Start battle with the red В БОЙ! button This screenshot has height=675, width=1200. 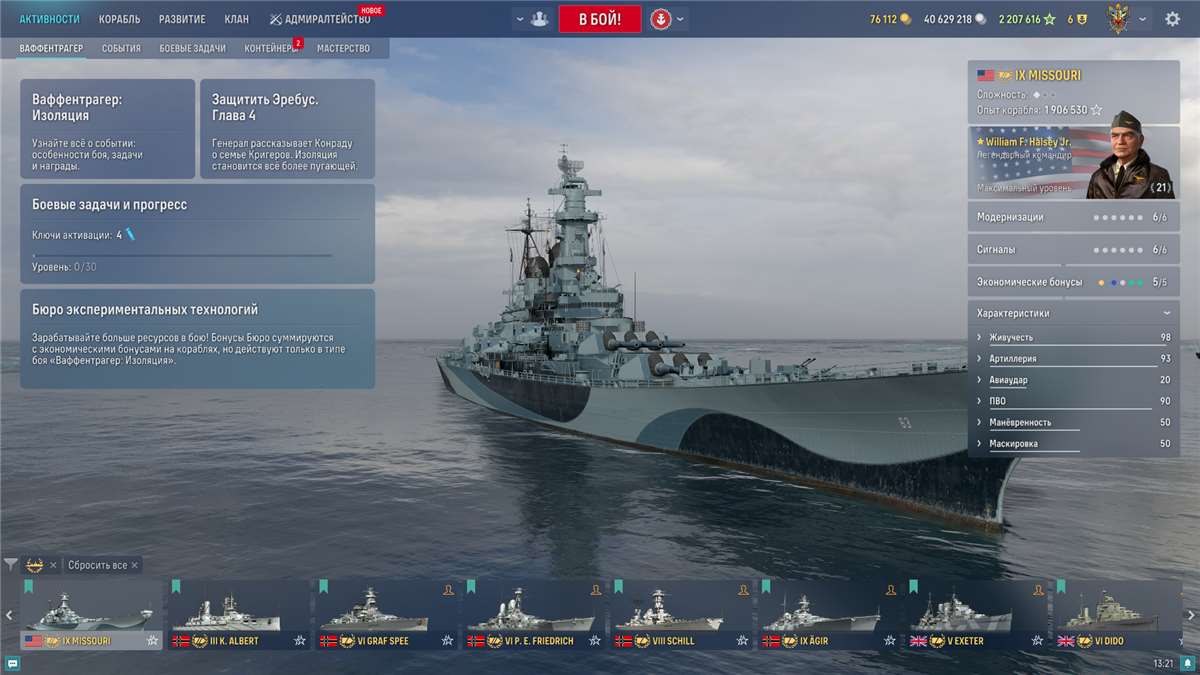[x=599, y=19]
